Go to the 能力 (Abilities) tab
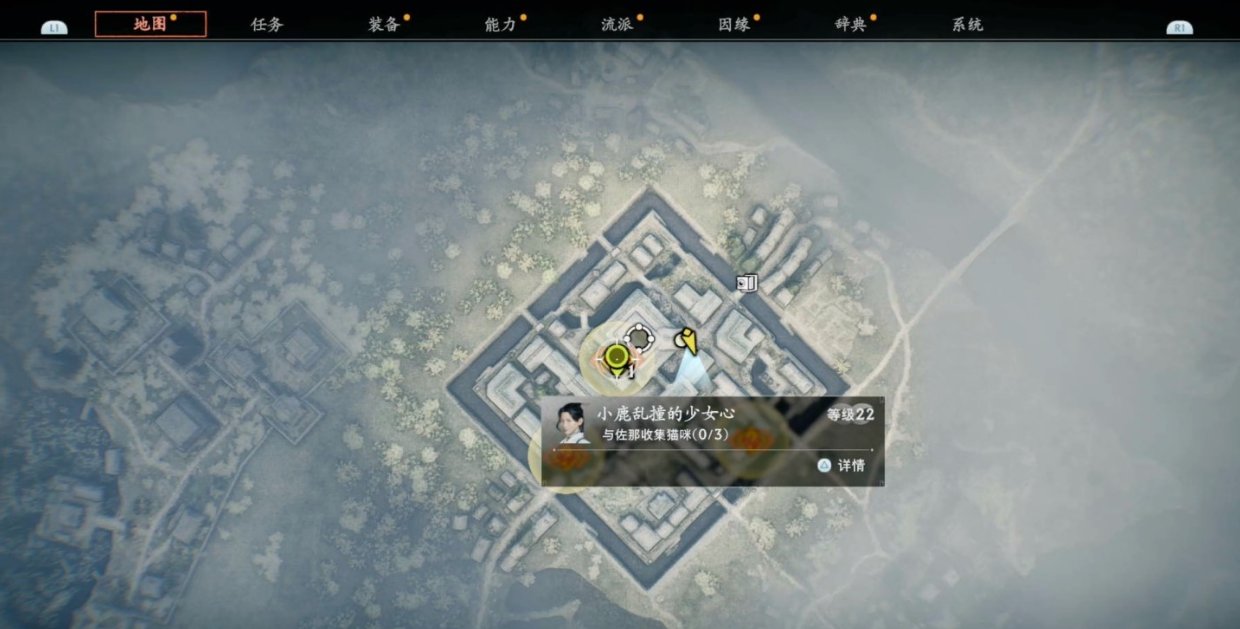Image resolution: width=1240 pixels, height=629 pixels. [500, 24]
